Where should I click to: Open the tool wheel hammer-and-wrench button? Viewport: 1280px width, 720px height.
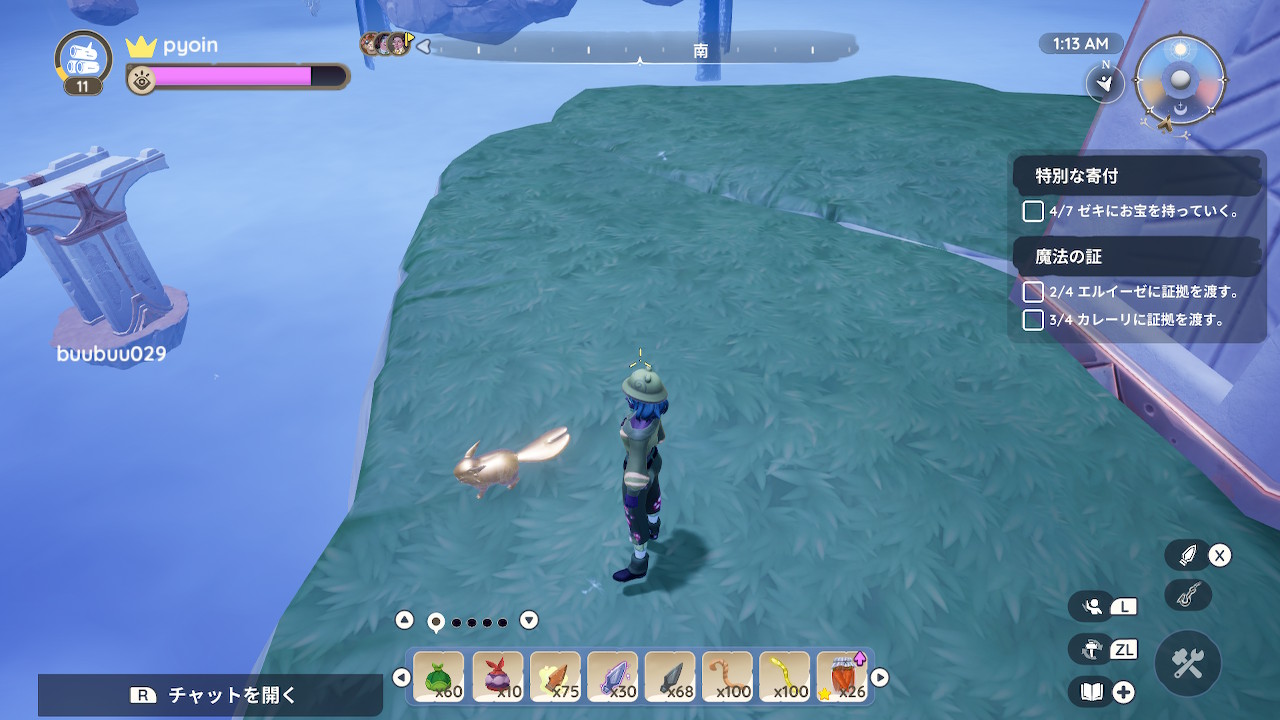1188,663
